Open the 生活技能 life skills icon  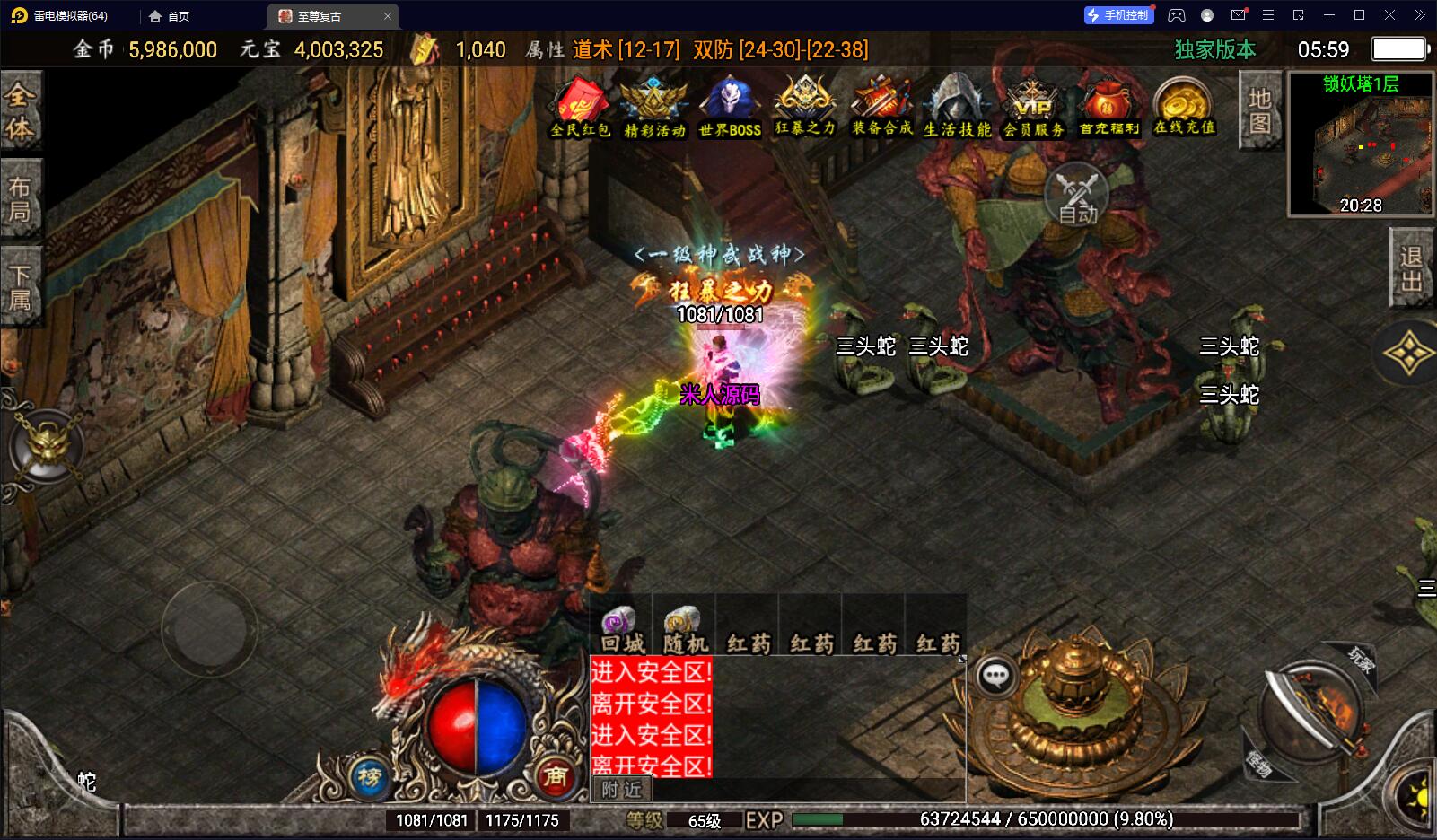(957, 108)
